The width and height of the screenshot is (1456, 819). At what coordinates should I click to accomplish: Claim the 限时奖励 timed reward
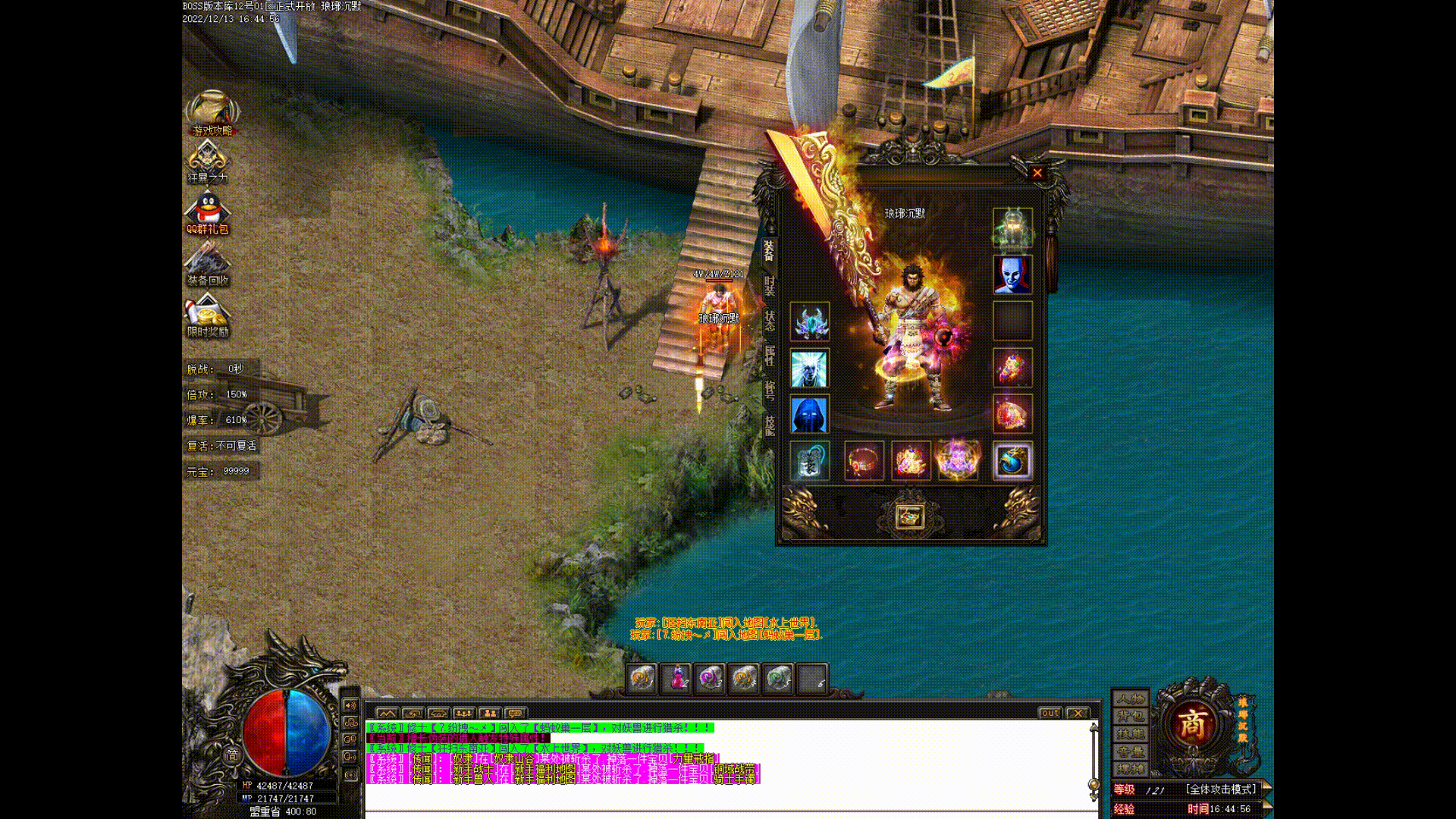pos(207,316)
